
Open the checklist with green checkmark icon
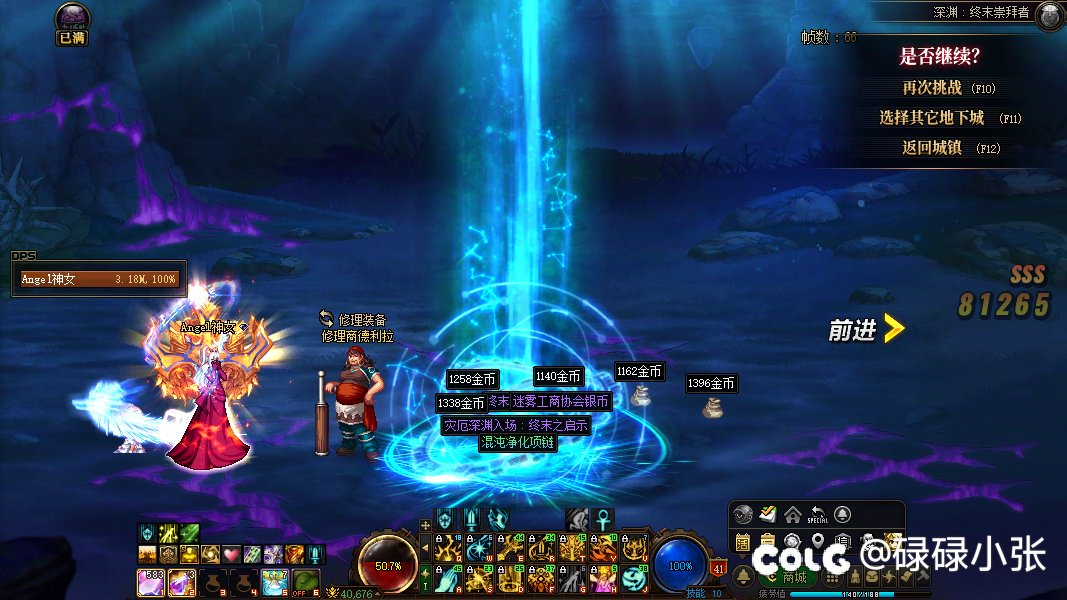click(x=767, y=515)
